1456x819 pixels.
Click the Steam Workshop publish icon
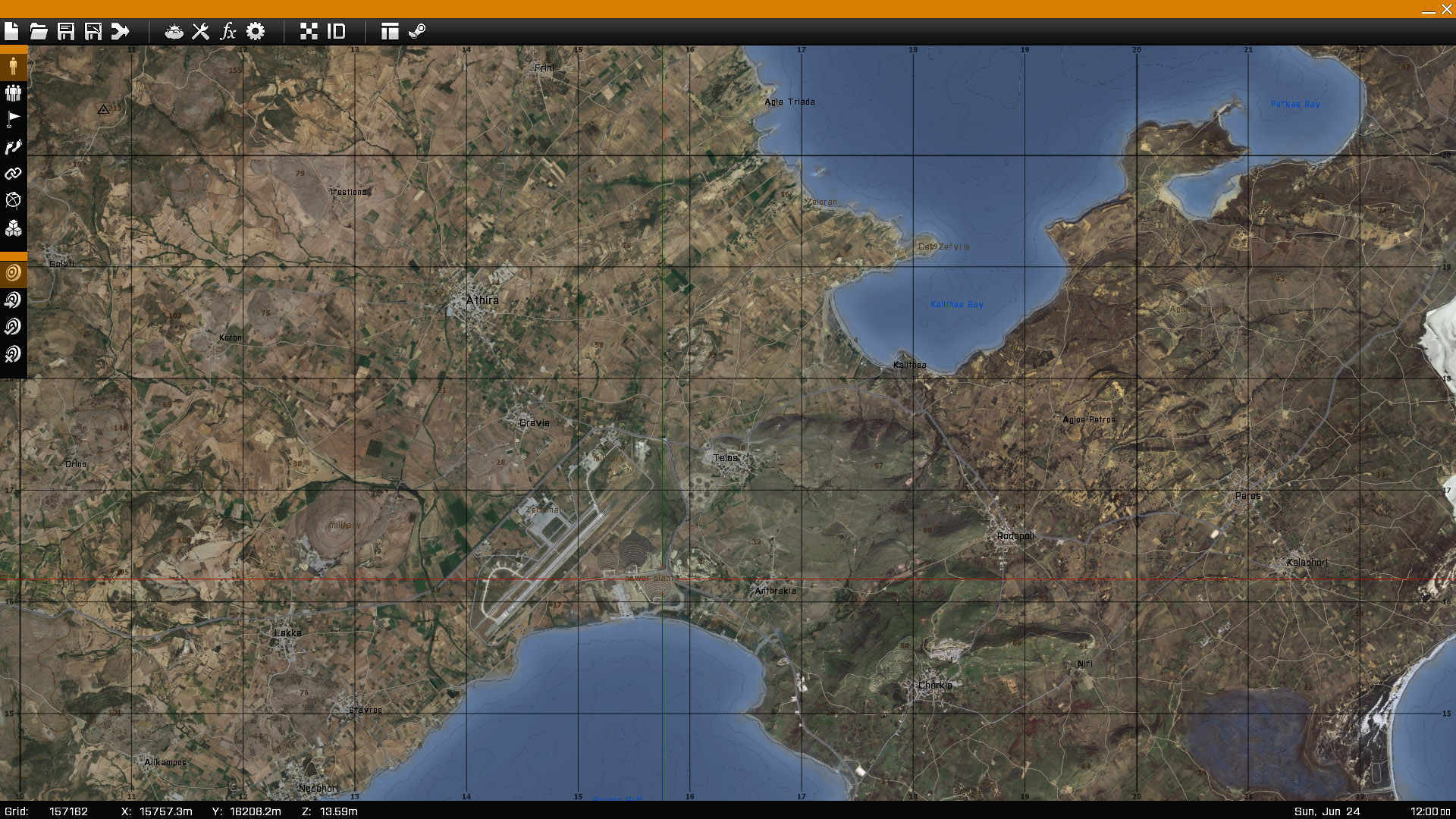tap(417, 31)
